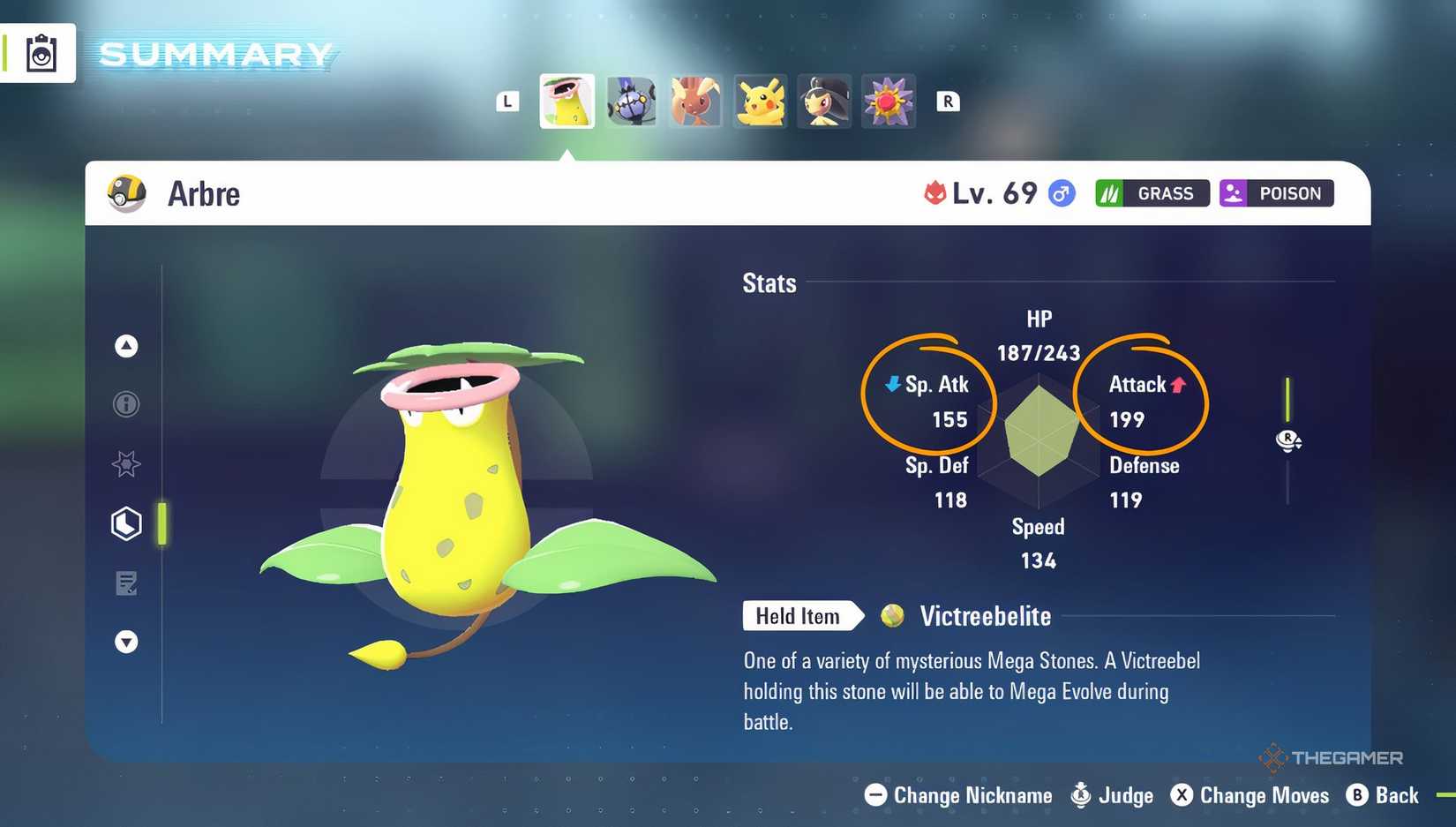
Task: Toggle the L shoulder button indicator
Action: pyautogui.click(x=507, y=101)
